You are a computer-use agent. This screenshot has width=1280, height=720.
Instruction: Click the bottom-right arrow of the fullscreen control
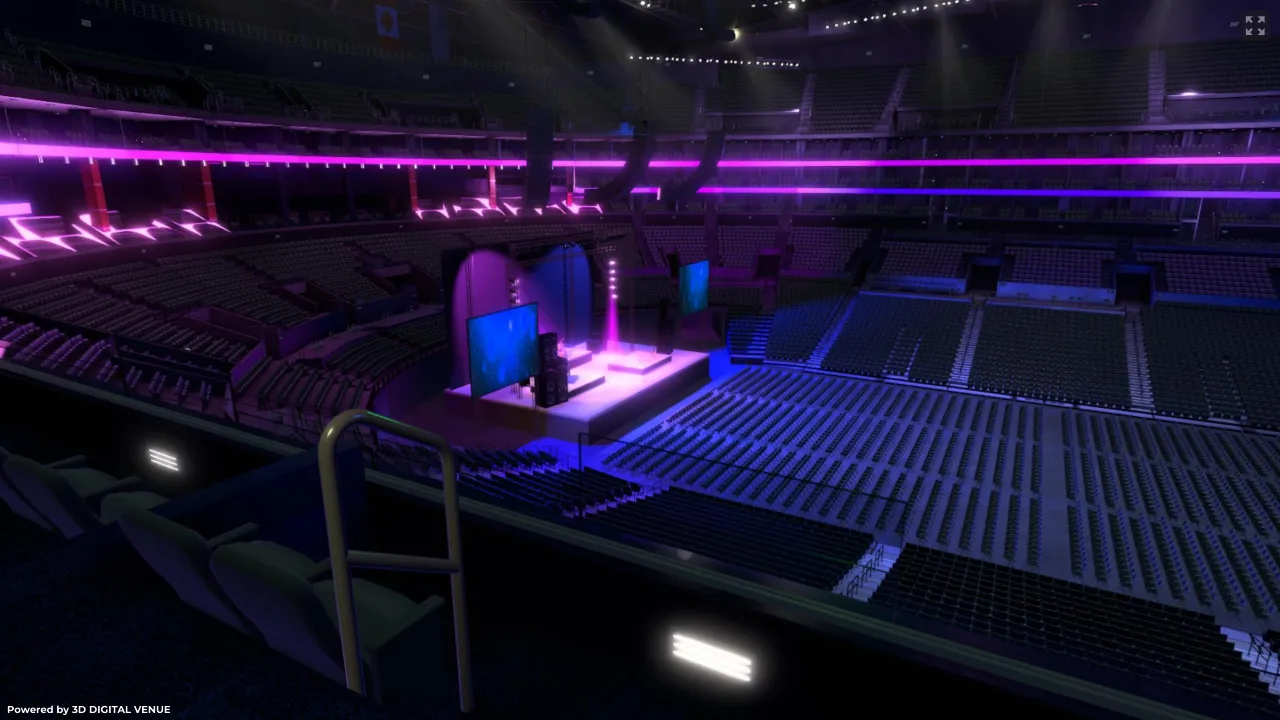coord(1261,31)
